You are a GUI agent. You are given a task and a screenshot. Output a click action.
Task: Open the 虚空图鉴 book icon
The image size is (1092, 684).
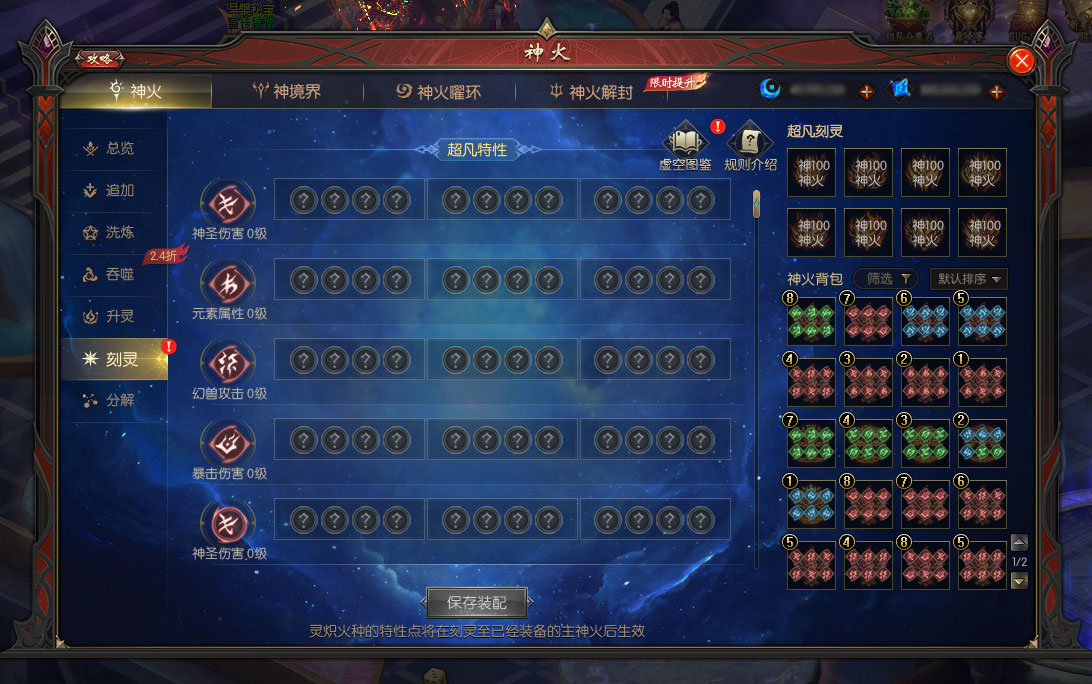[x=686, y=142]
